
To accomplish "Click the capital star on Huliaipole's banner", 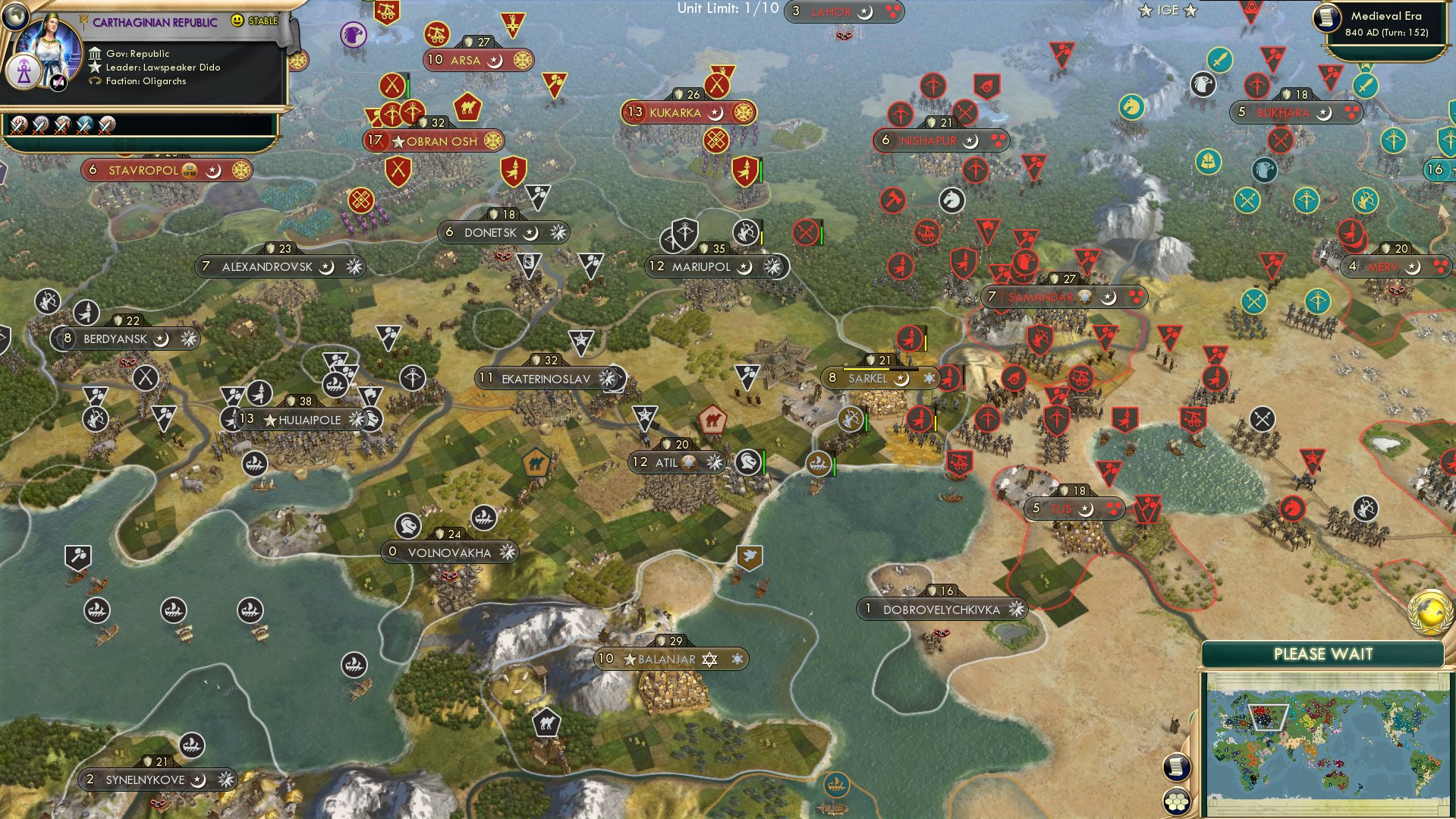I will click(269, 418).
